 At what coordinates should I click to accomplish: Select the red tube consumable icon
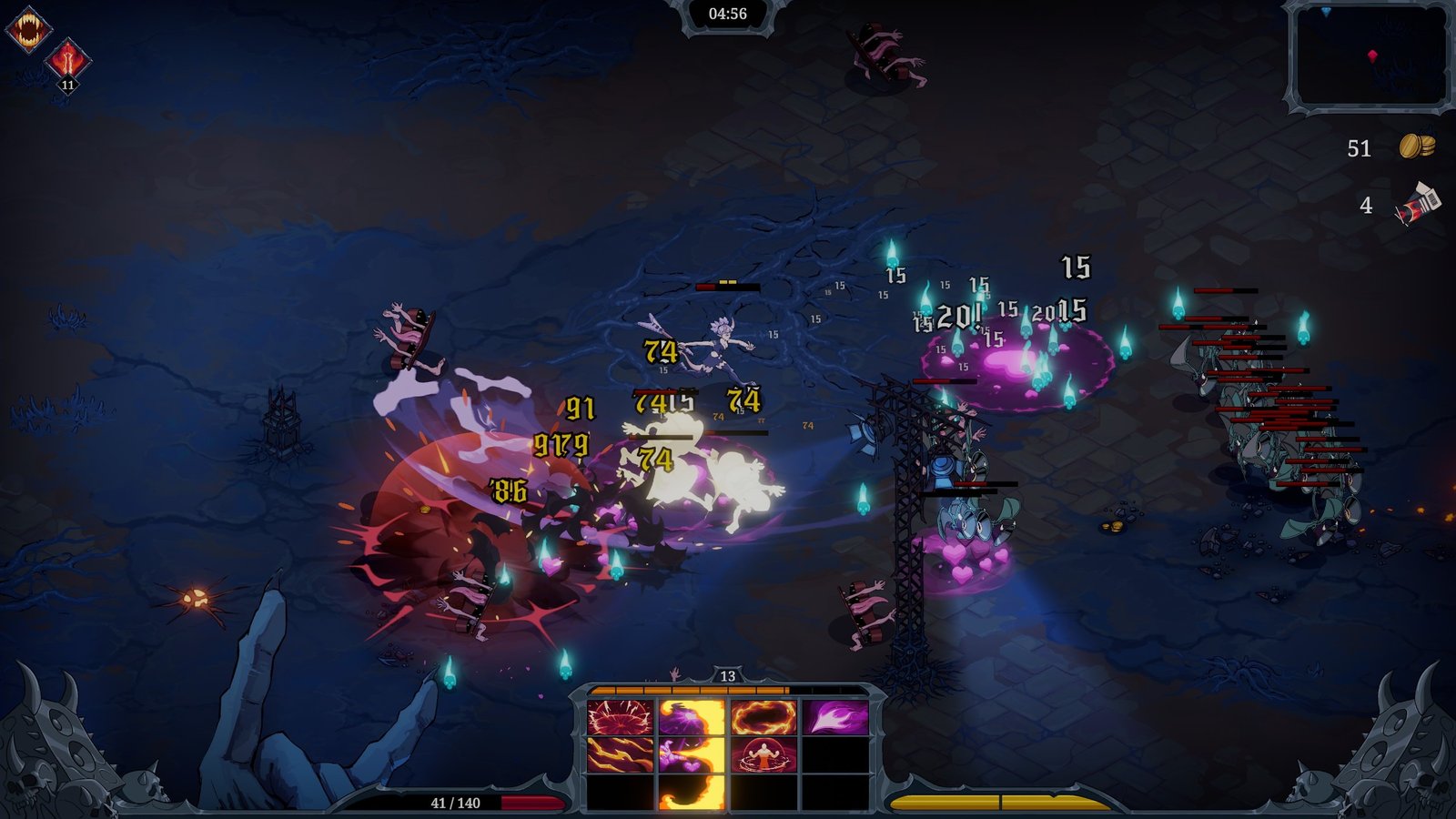(1418, 204)
